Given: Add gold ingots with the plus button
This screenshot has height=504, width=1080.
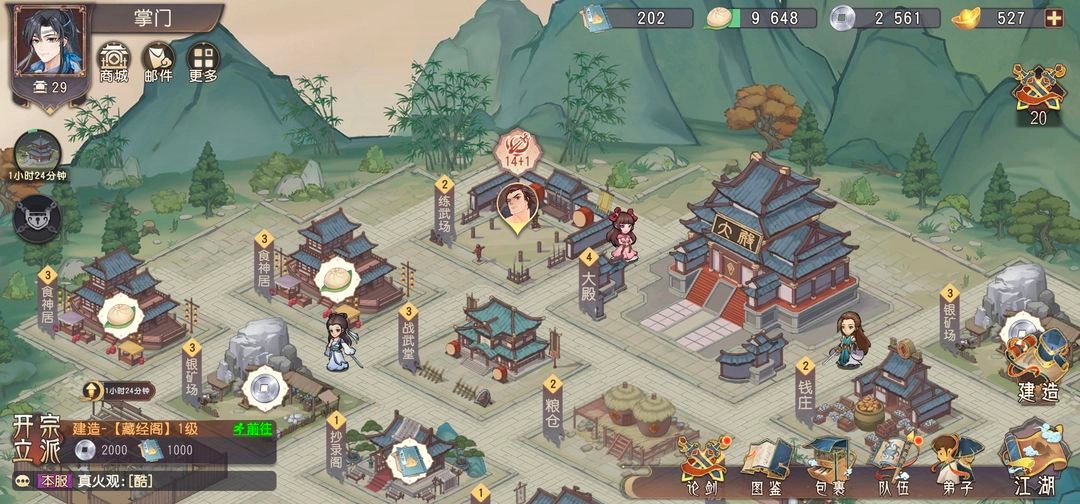Looking at the screenshot, I should pos(1054,18).
